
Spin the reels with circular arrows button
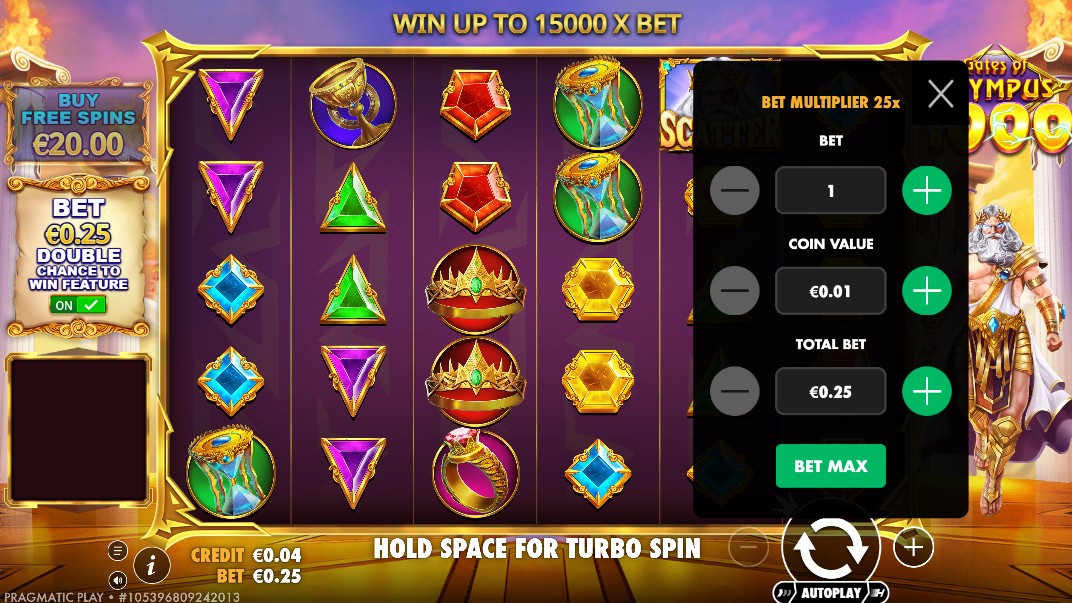pyautogui.click(x=830, y=546)
